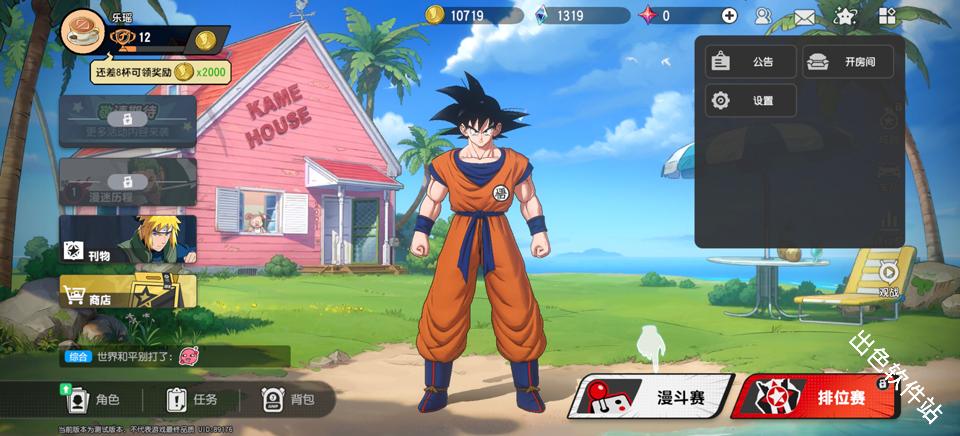This screenshot has height=436, width=960.
Task: Open 设置 settings
Action: click(x=750, y=101)
